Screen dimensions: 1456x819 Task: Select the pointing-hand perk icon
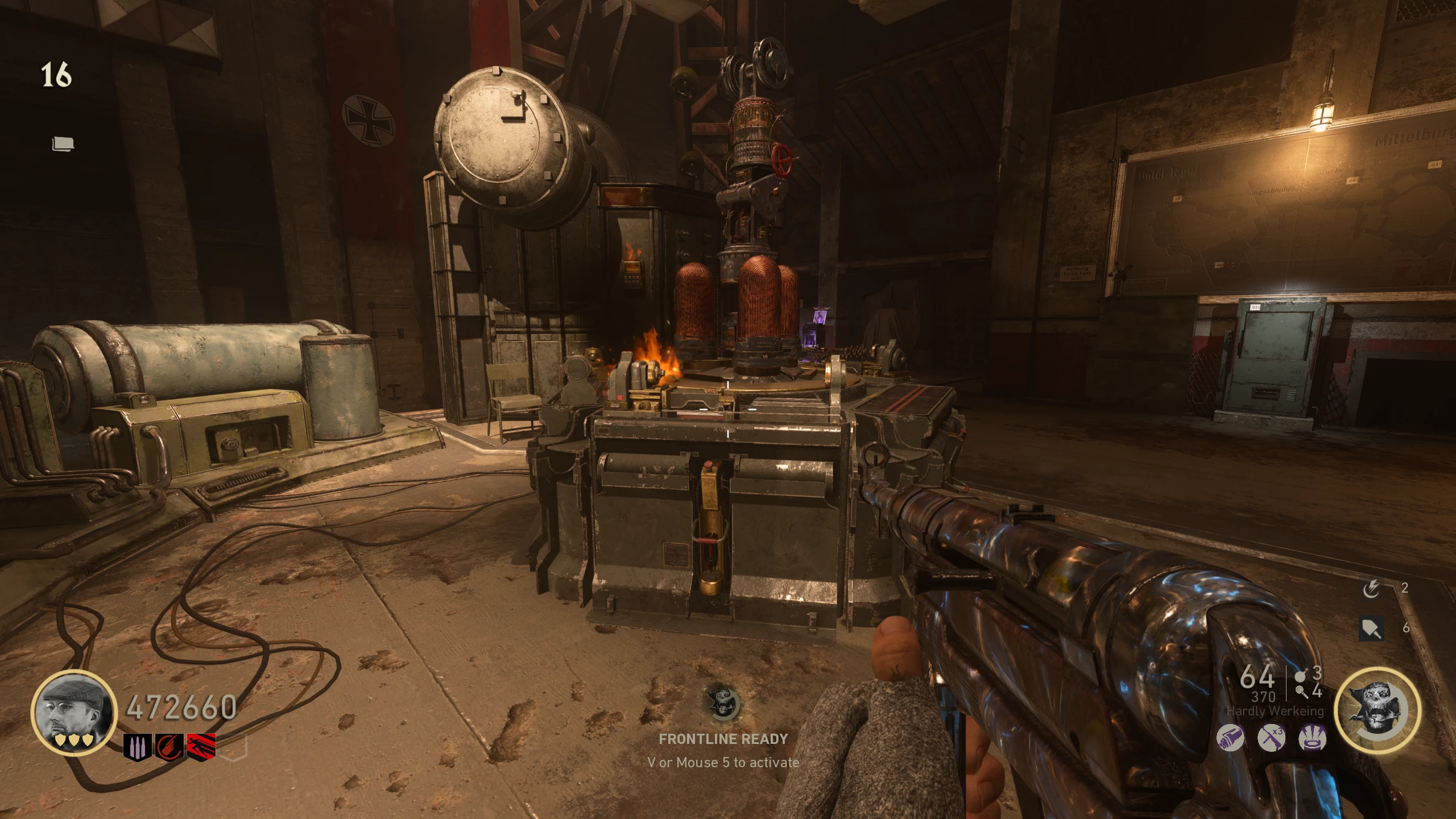click(169, 746)
